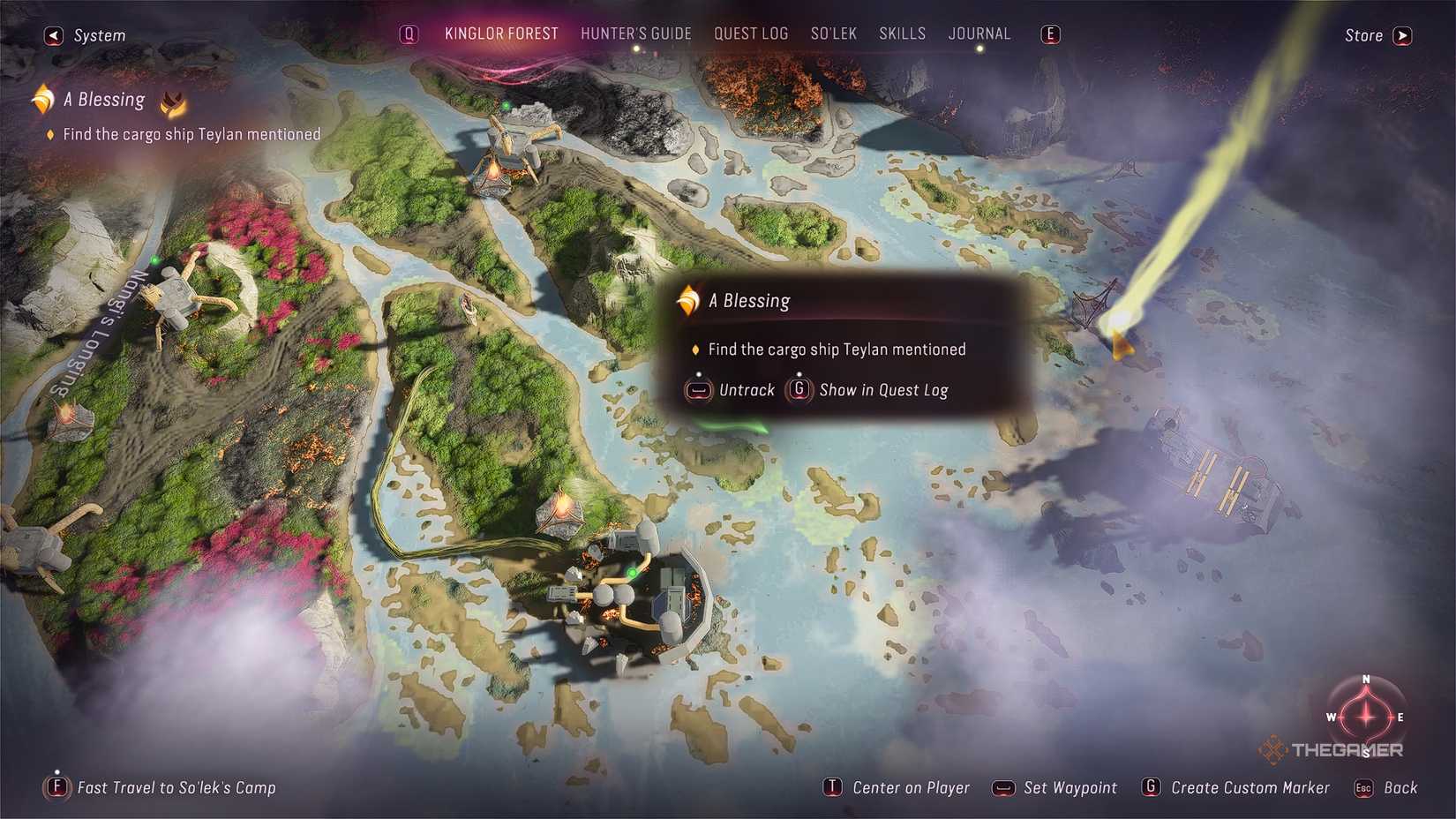Open the So'lek tab
The width and height of the screenshot is (1456, 819).
833,34
